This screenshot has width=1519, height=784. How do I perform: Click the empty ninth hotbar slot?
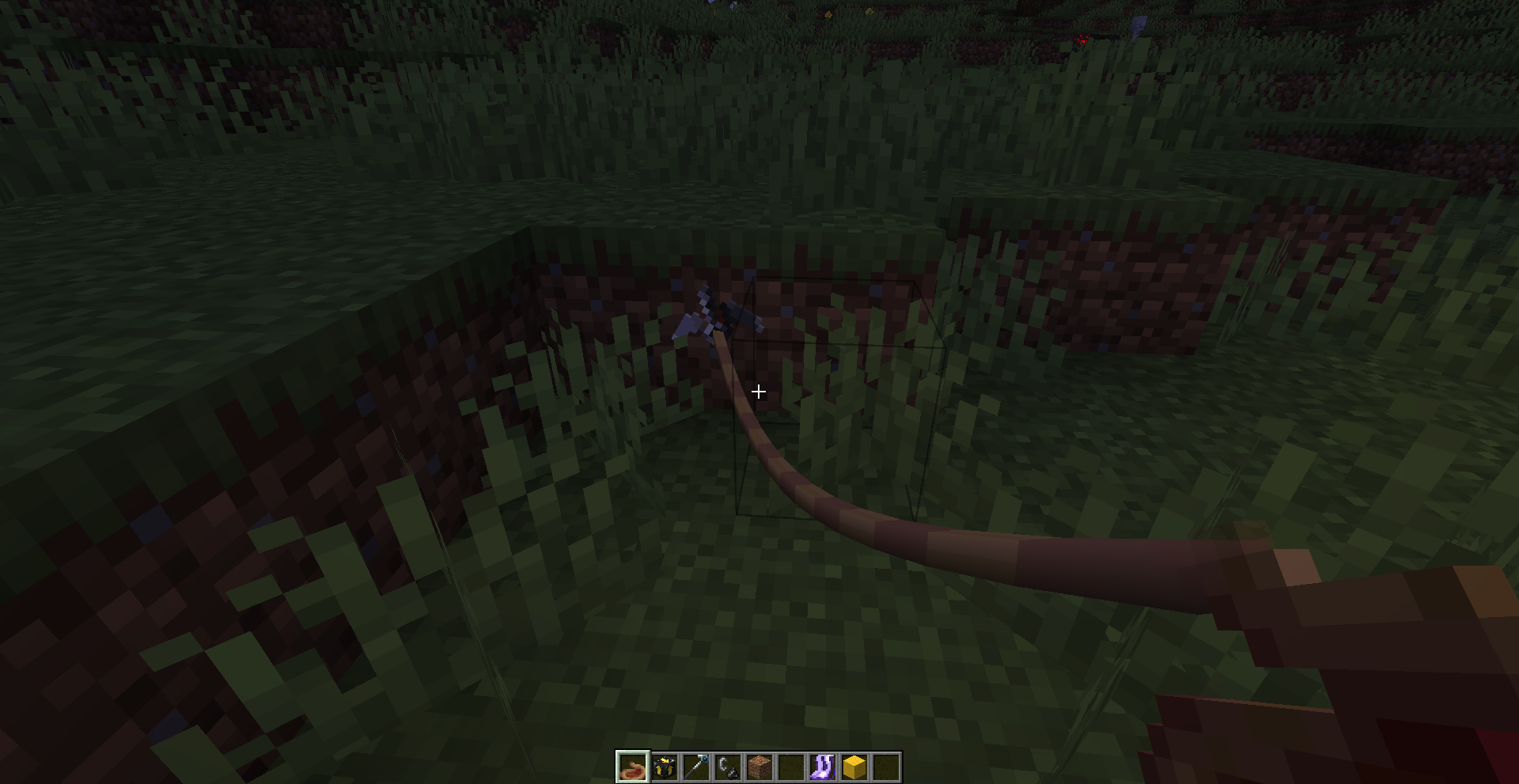point(886,767)
